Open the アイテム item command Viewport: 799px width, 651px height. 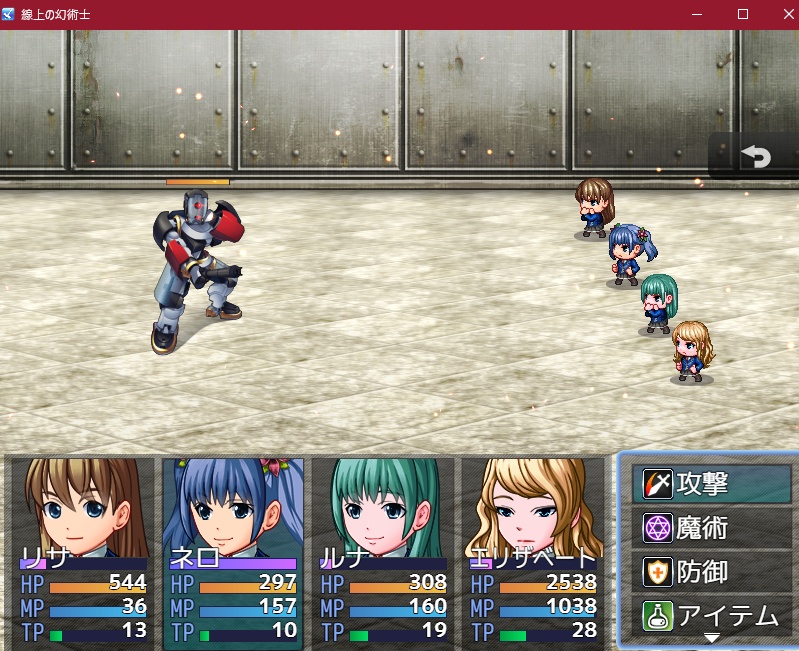[x=712, y=616]
